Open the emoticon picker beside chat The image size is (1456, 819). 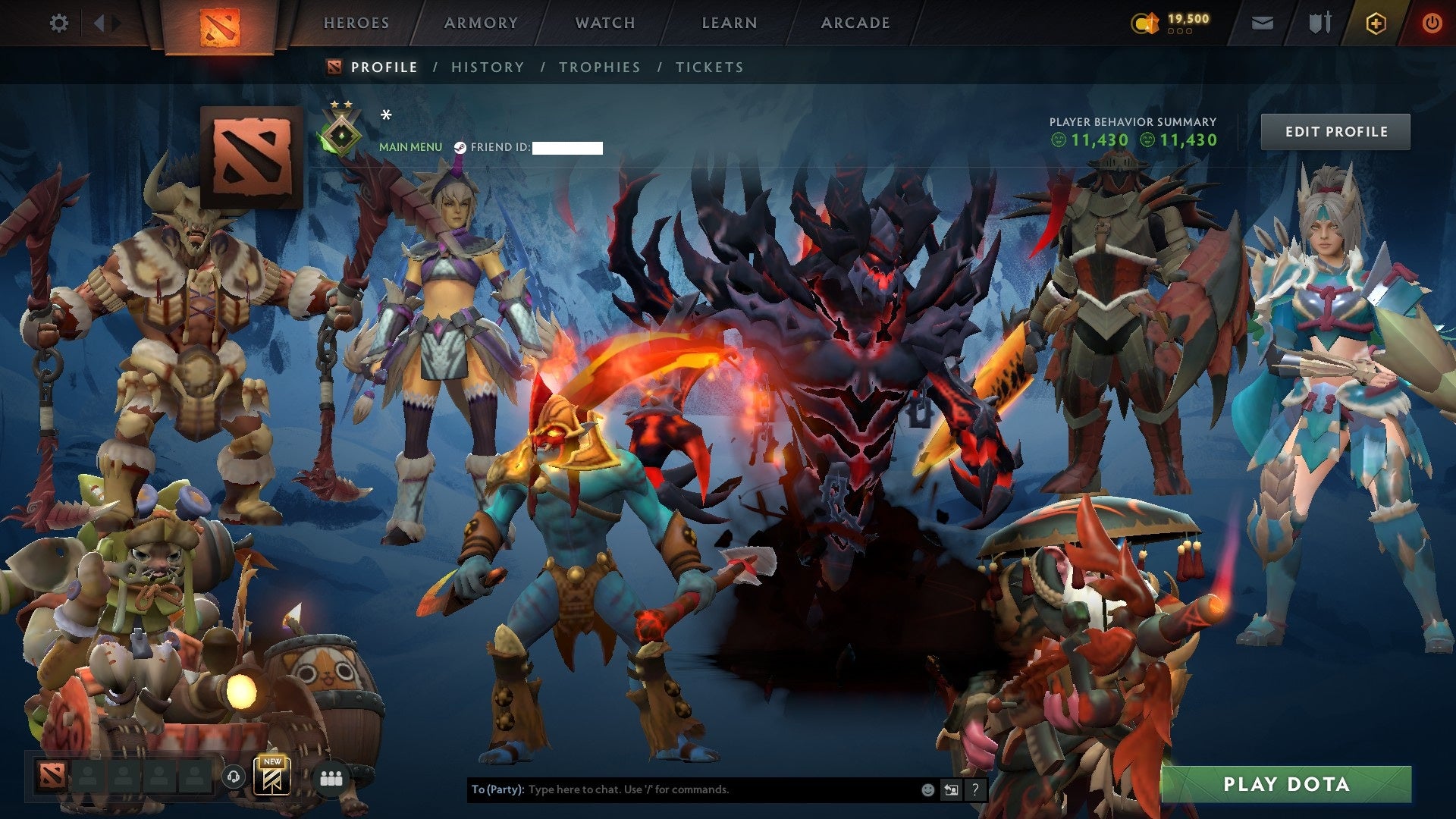coord(927,789)
